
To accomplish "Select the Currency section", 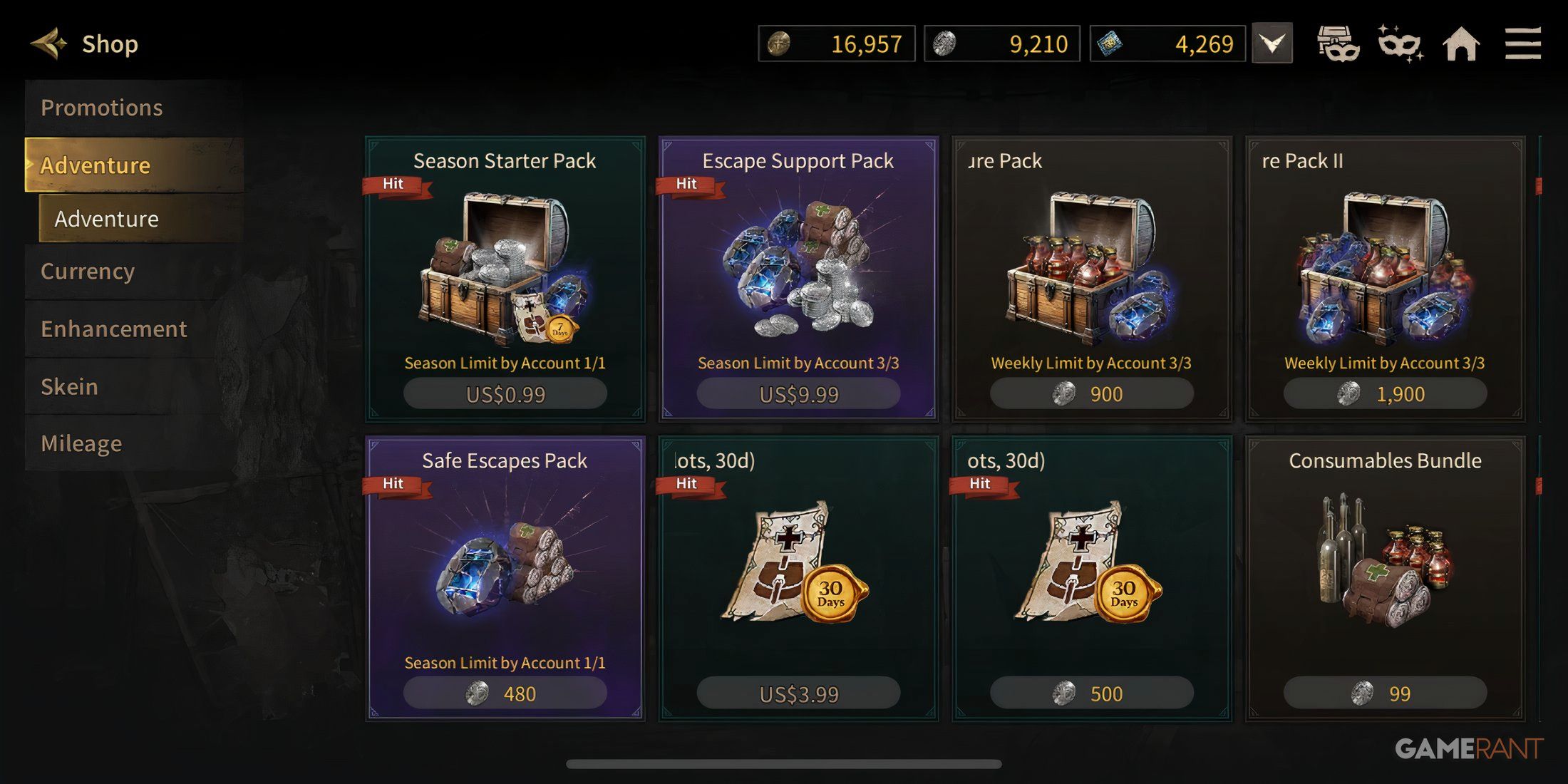I will click(x=87, y=272).
